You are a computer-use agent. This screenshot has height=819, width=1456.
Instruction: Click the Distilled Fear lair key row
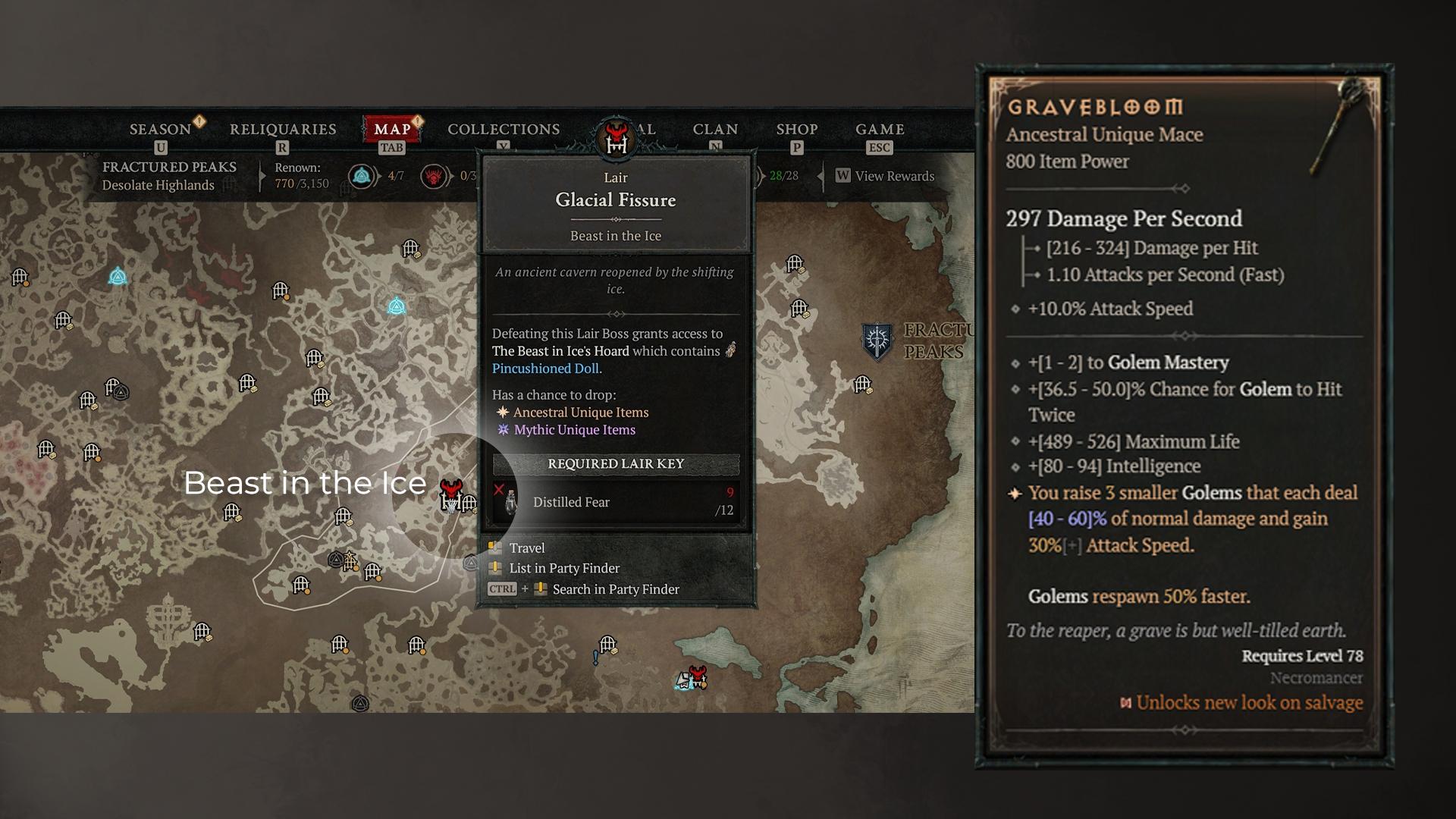point(615,502)
